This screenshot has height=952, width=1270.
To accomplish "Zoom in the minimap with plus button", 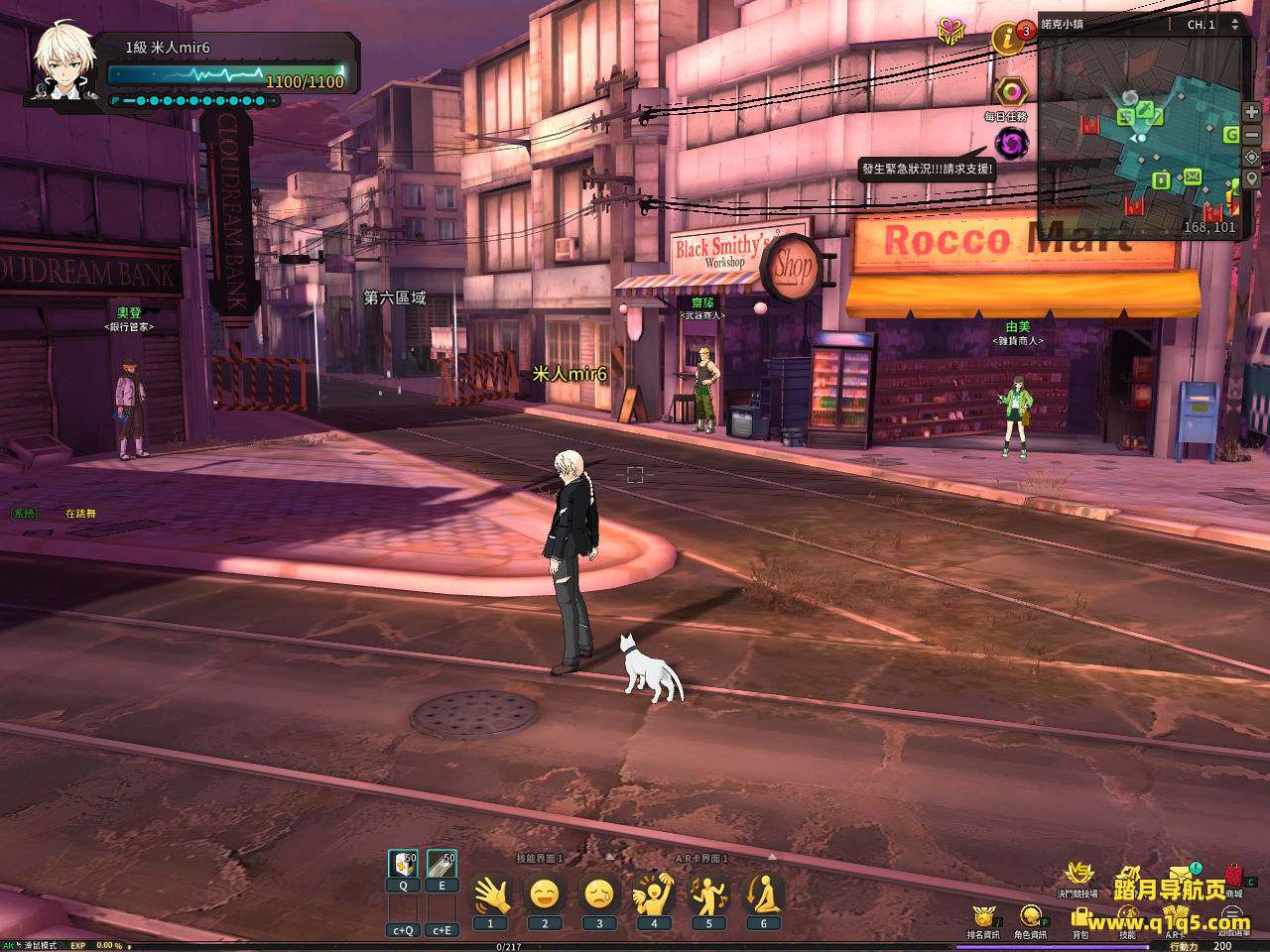I will tap(1252, 112).
